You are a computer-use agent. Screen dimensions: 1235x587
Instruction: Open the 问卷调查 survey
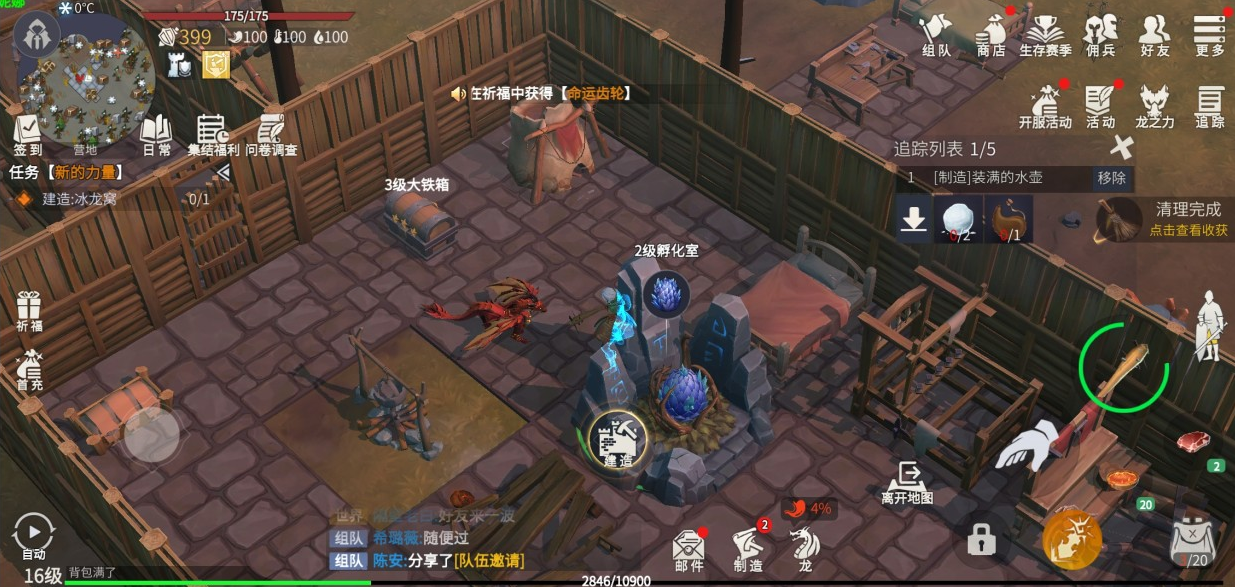(x=271, y=135)
